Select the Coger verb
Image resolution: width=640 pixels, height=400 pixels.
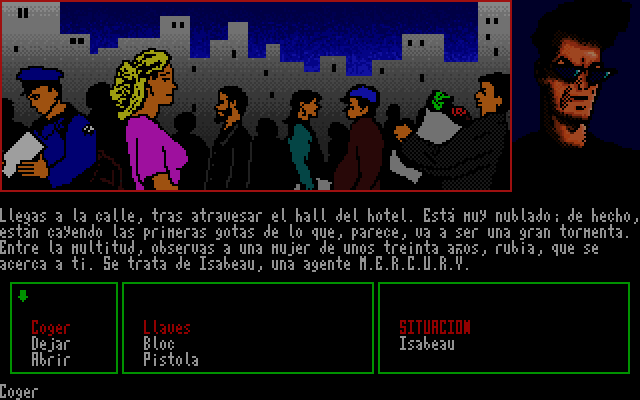[x=50, y=328]
